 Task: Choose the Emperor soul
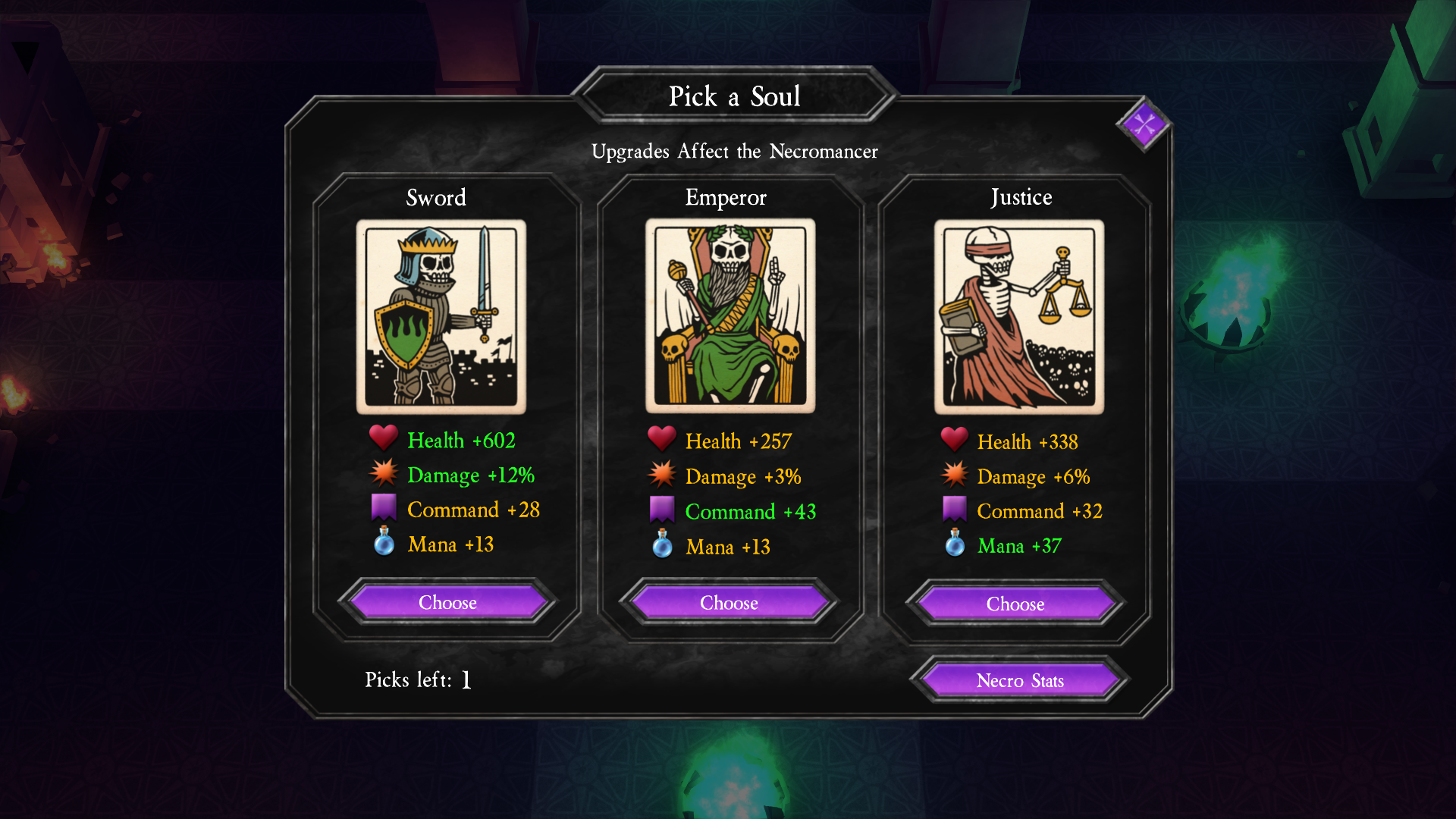click(x=728, y=602)
